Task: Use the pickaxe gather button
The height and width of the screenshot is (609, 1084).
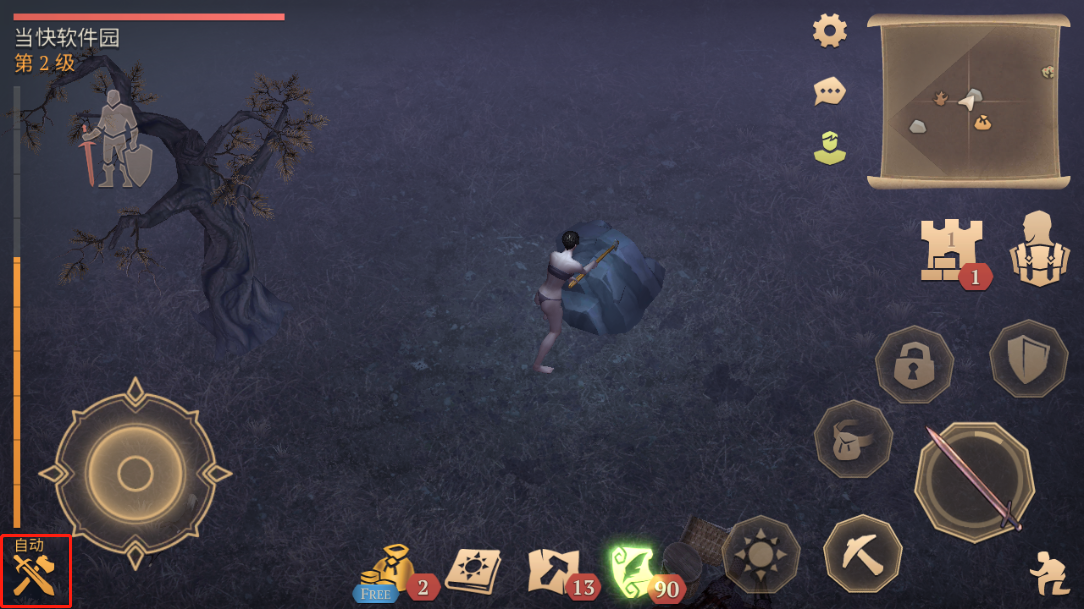Action: click(x=862, y=553)
